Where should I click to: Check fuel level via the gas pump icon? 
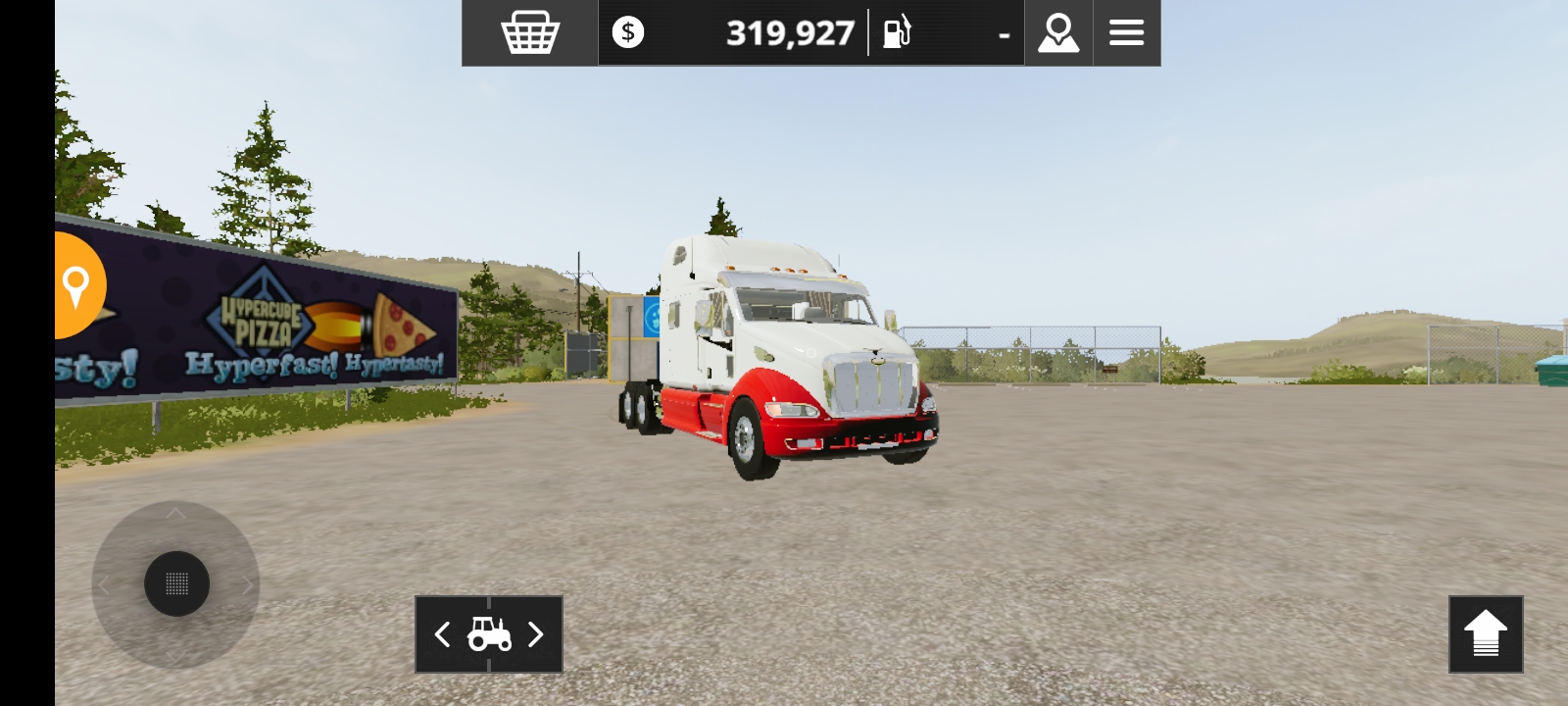coord(898,32)
